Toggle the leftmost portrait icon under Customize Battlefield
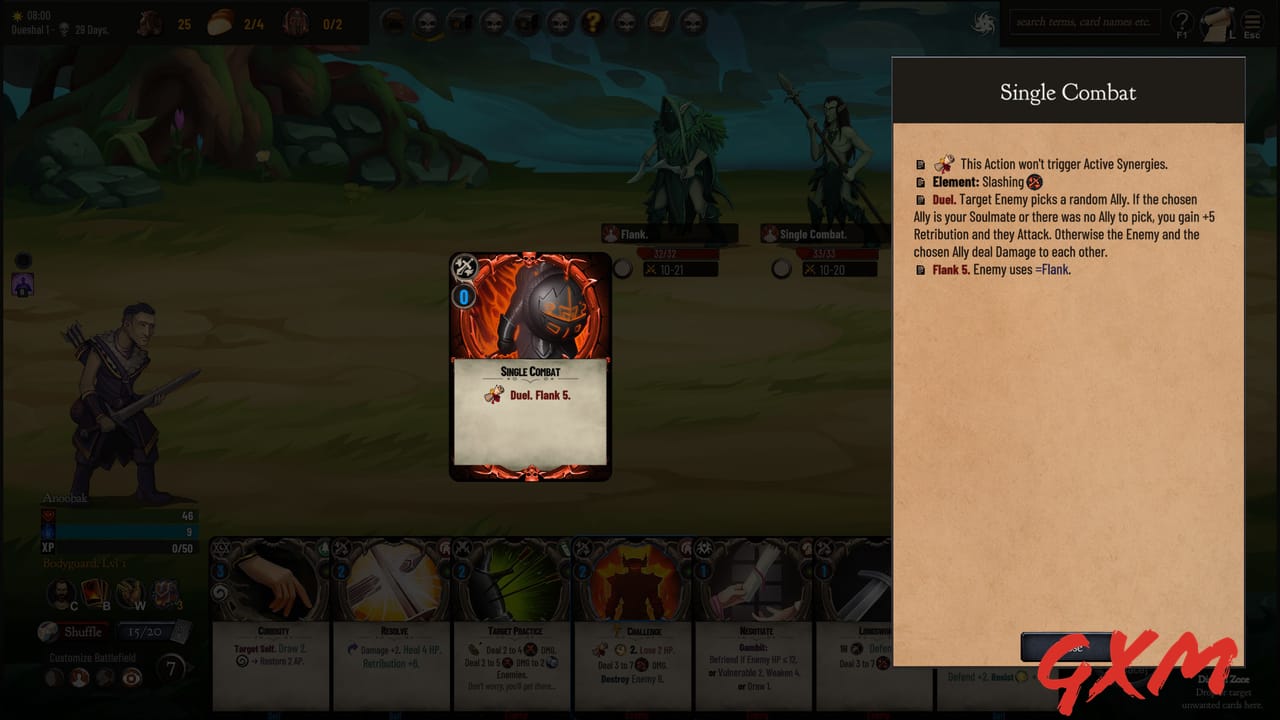Screen dimensions: 1280x720 pyautogui.click(x=52, y=677)
